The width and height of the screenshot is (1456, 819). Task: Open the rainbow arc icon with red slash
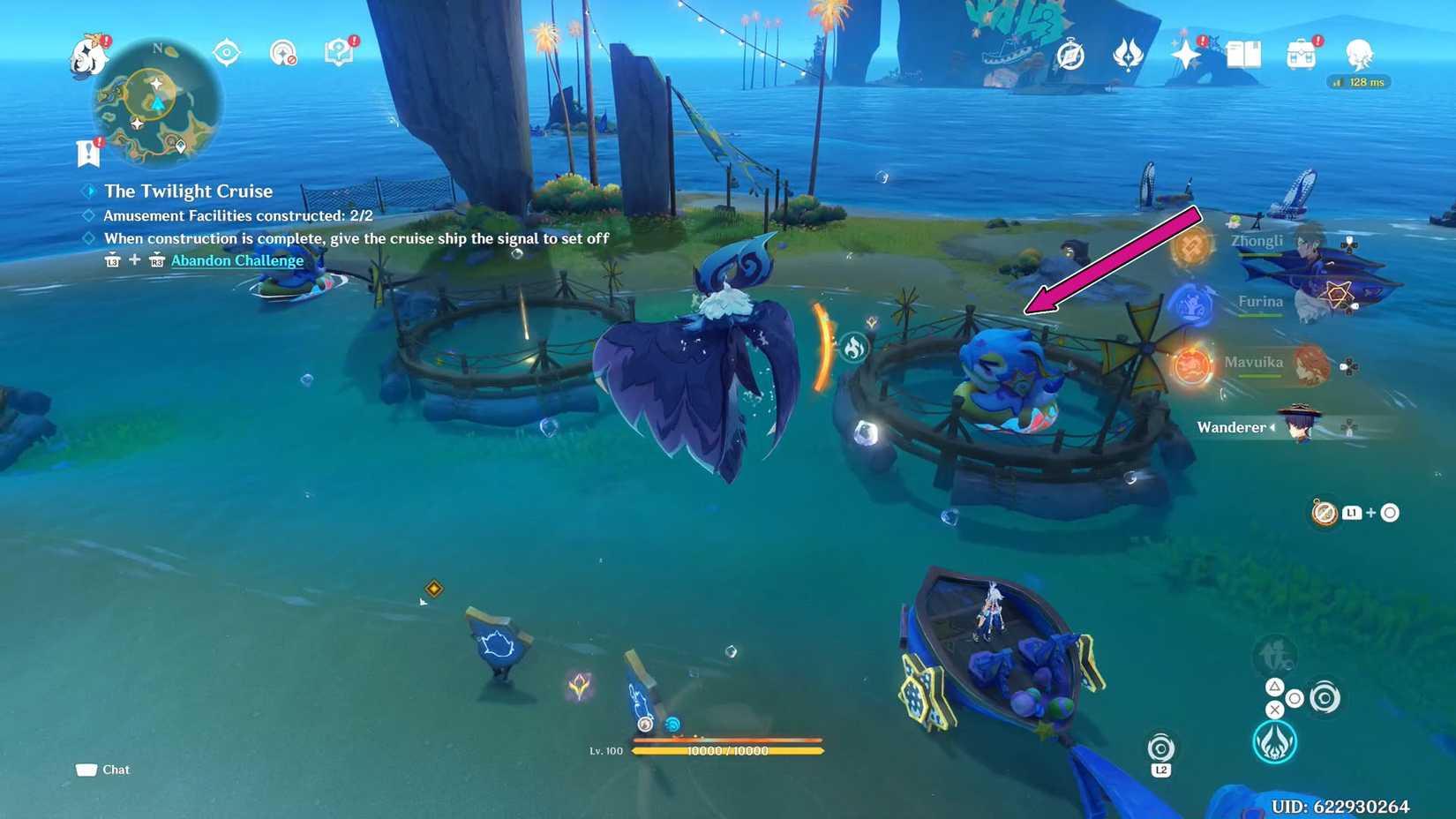click(x=282, y=53)
